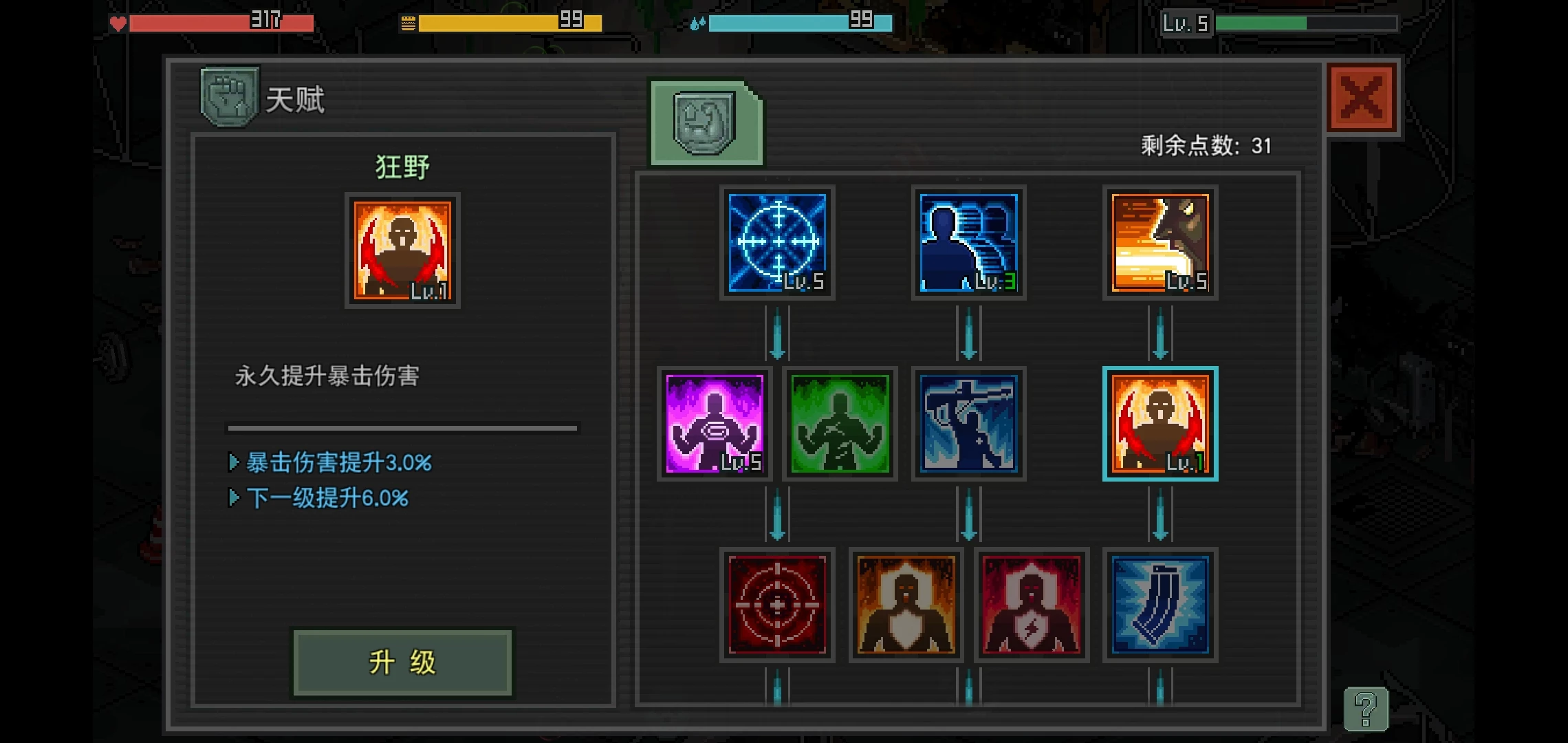Pick the purple flaming figure talent

tap(715, 424)
